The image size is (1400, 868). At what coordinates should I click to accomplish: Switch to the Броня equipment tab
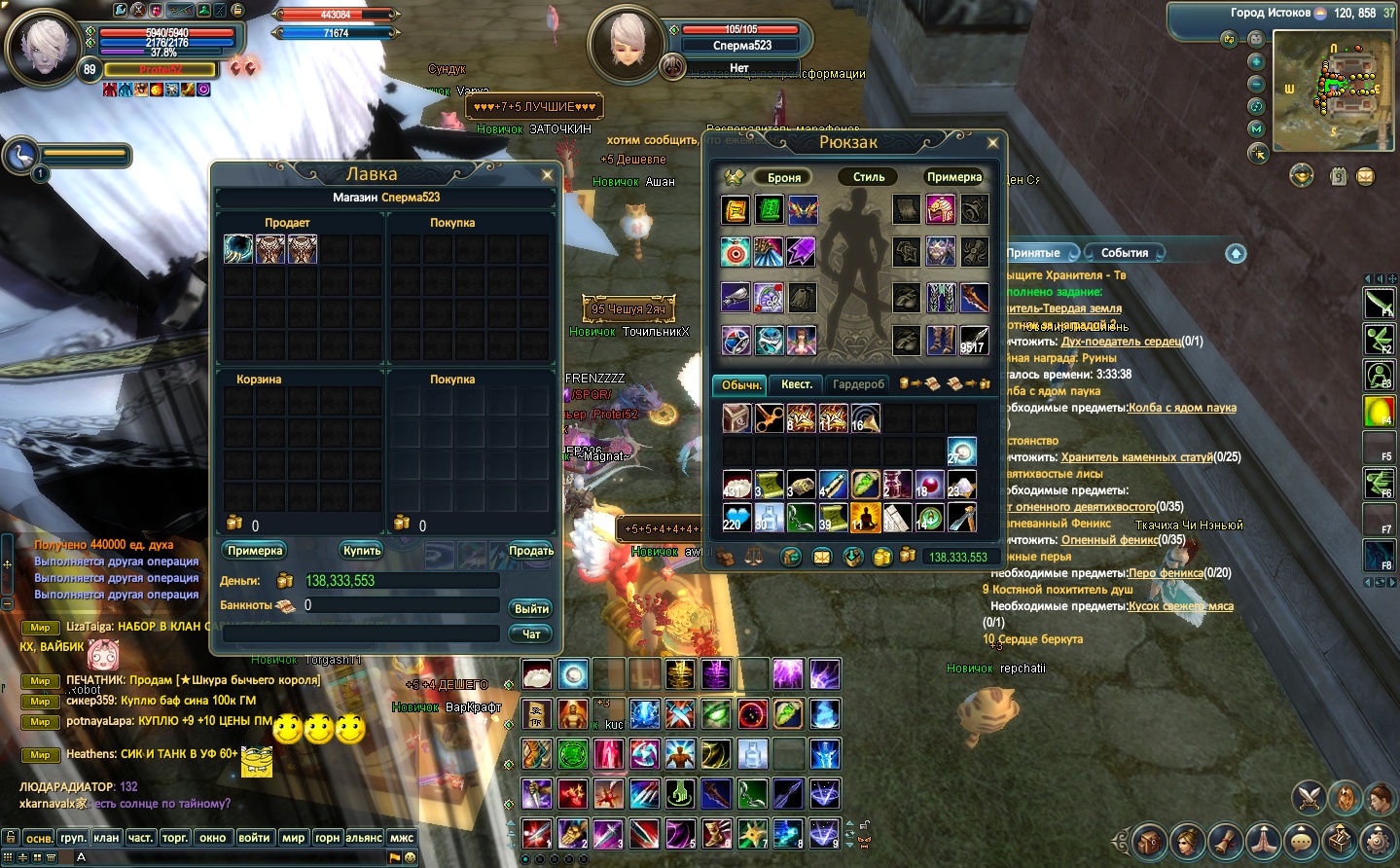point(784,177)
